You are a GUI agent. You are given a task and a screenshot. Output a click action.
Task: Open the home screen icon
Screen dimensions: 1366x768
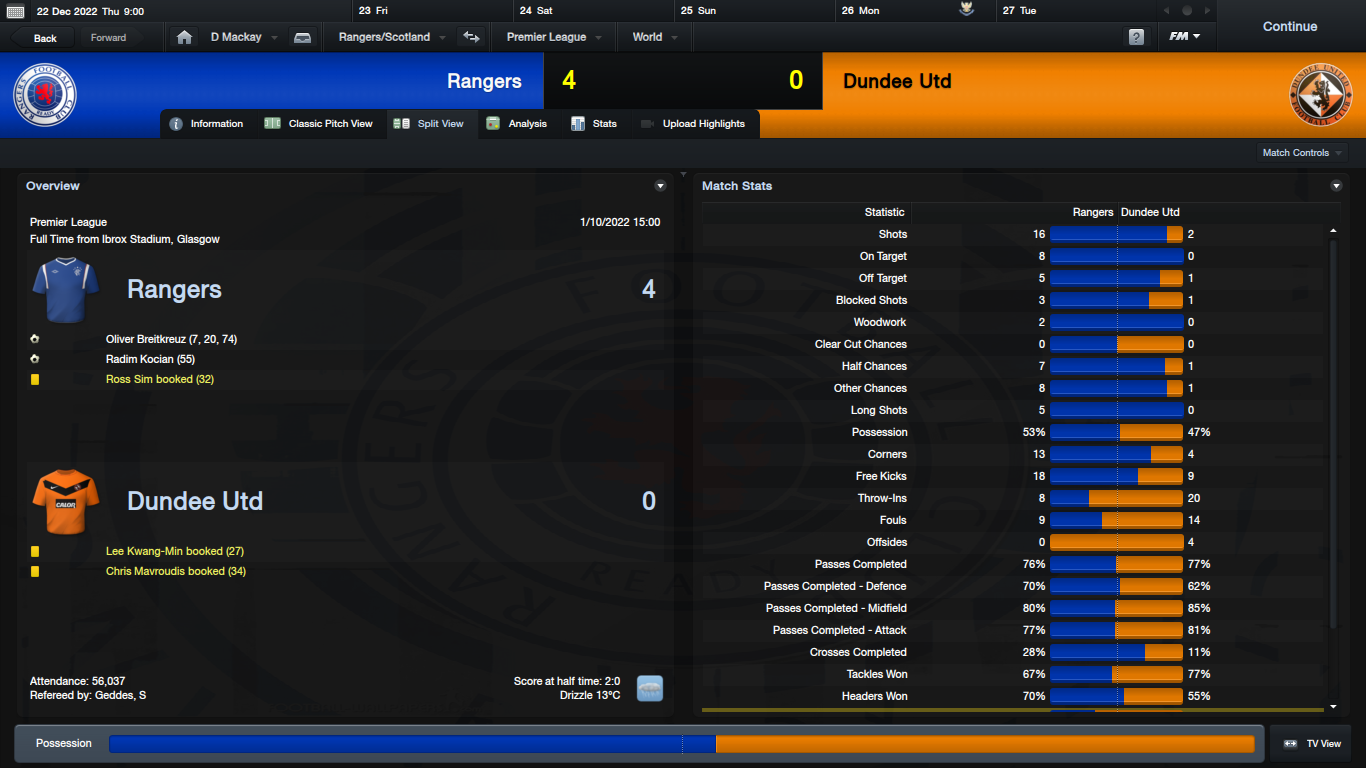(x=184, y=37)
